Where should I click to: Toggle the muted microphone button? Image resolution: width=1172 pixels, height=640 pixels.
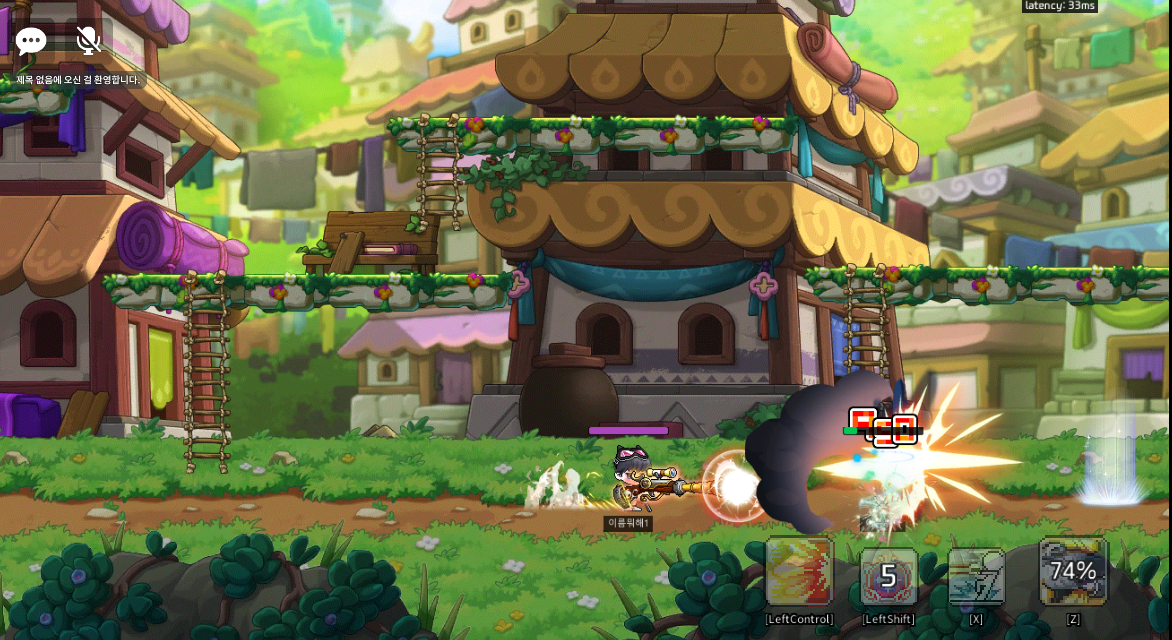[88, 41]
